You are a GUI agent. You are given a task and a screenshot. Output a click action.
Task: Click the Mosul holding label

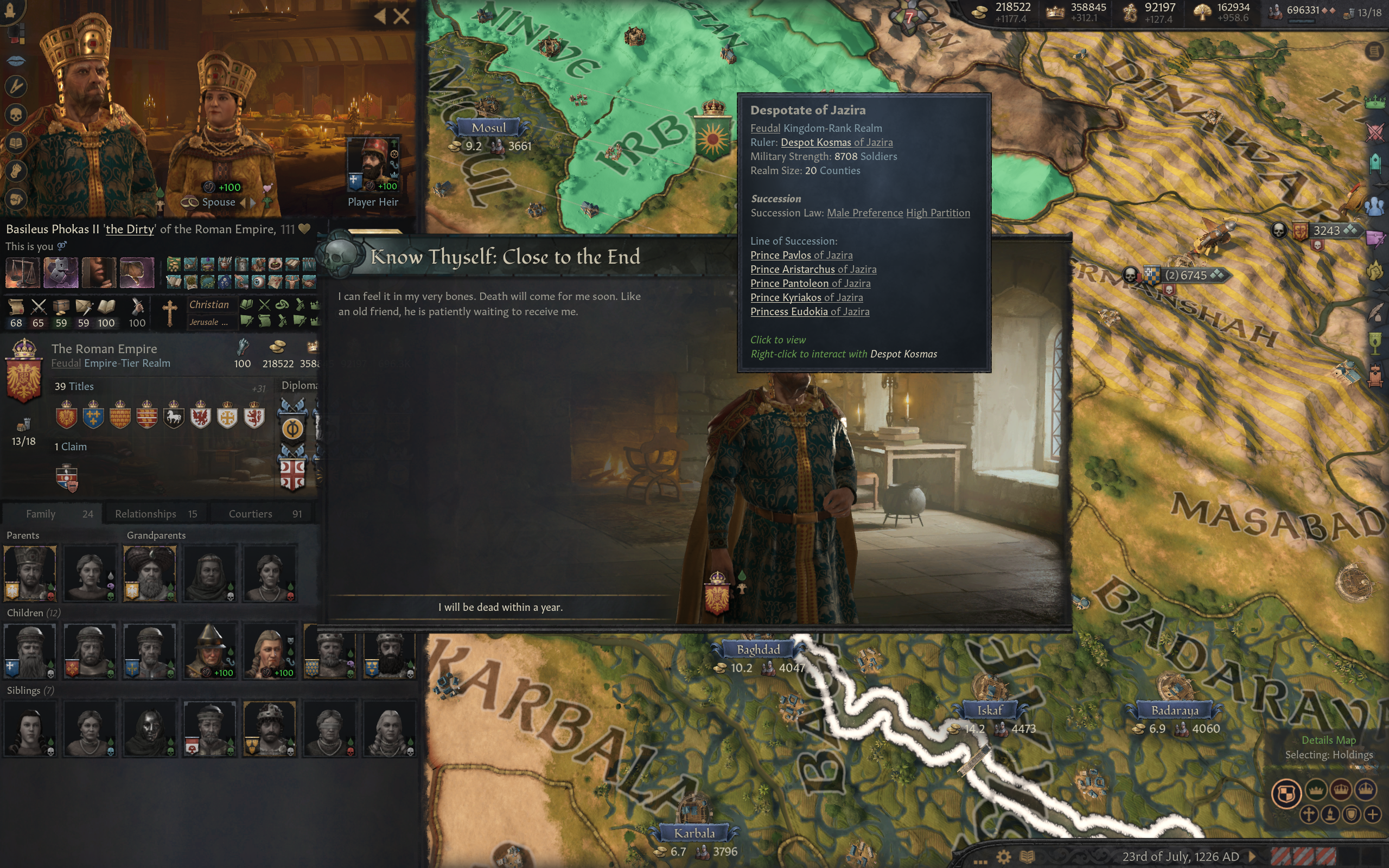tap(488, 128)
